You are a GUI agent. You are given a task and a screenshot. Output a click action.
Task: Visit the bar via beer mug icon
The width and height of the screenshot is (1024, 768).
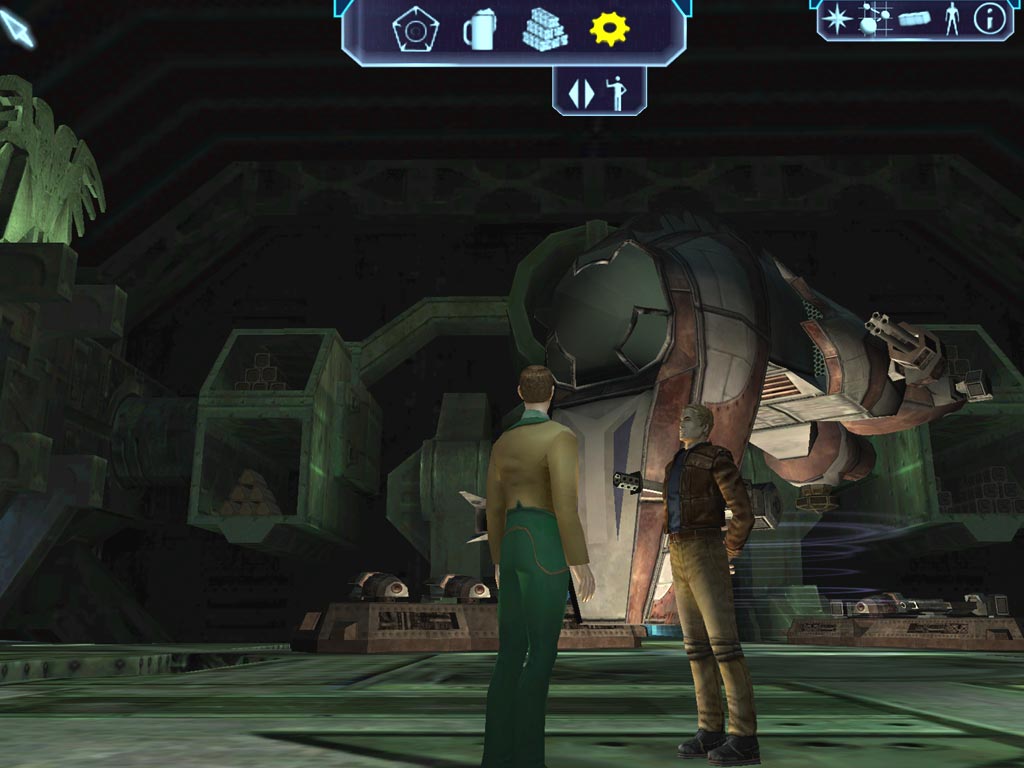[479, 30]
